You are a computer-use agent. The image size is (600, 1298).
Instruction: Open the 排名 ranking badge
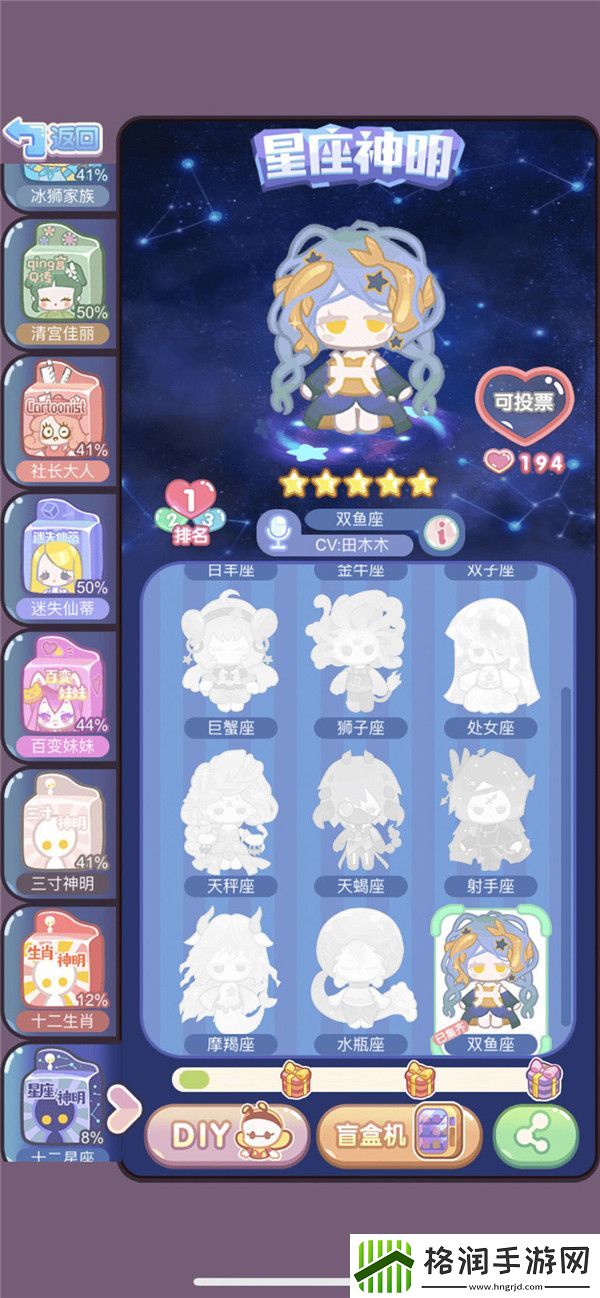click(x=189, y=511)
